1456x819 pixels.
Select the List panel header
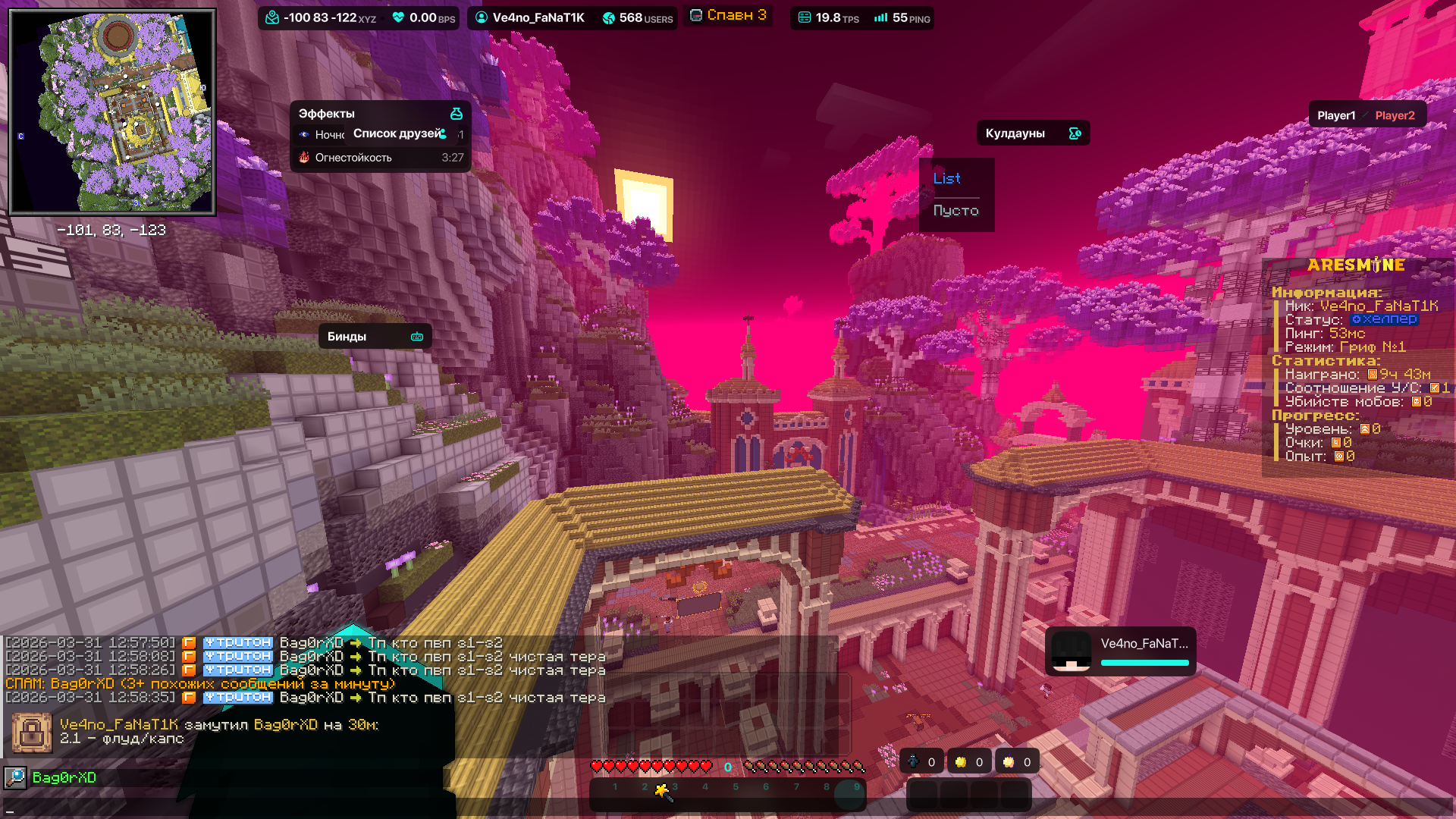[947, 179]
